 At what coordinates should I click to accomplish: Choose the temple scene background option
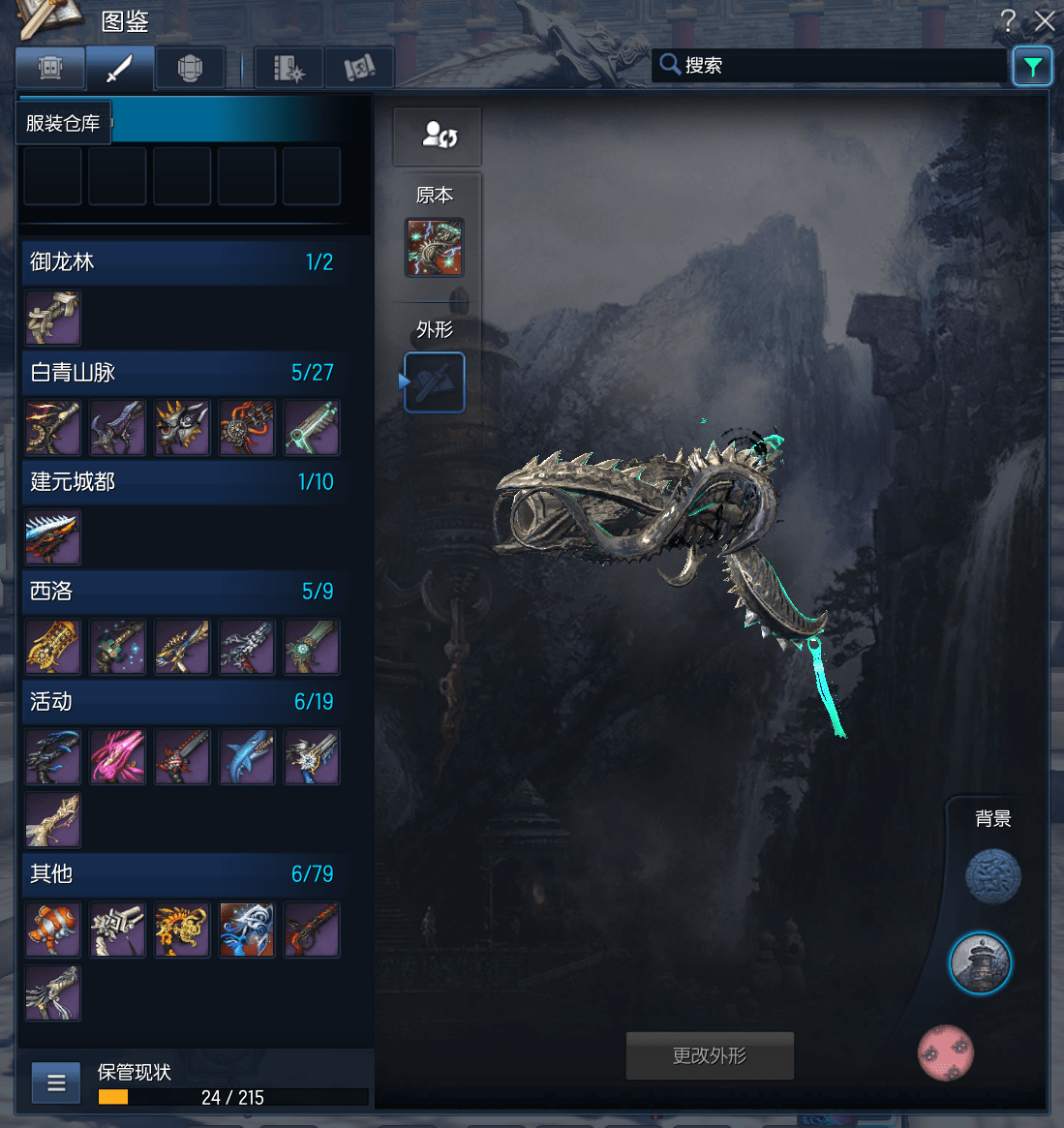pyautogui.click(x=980, y=963)
